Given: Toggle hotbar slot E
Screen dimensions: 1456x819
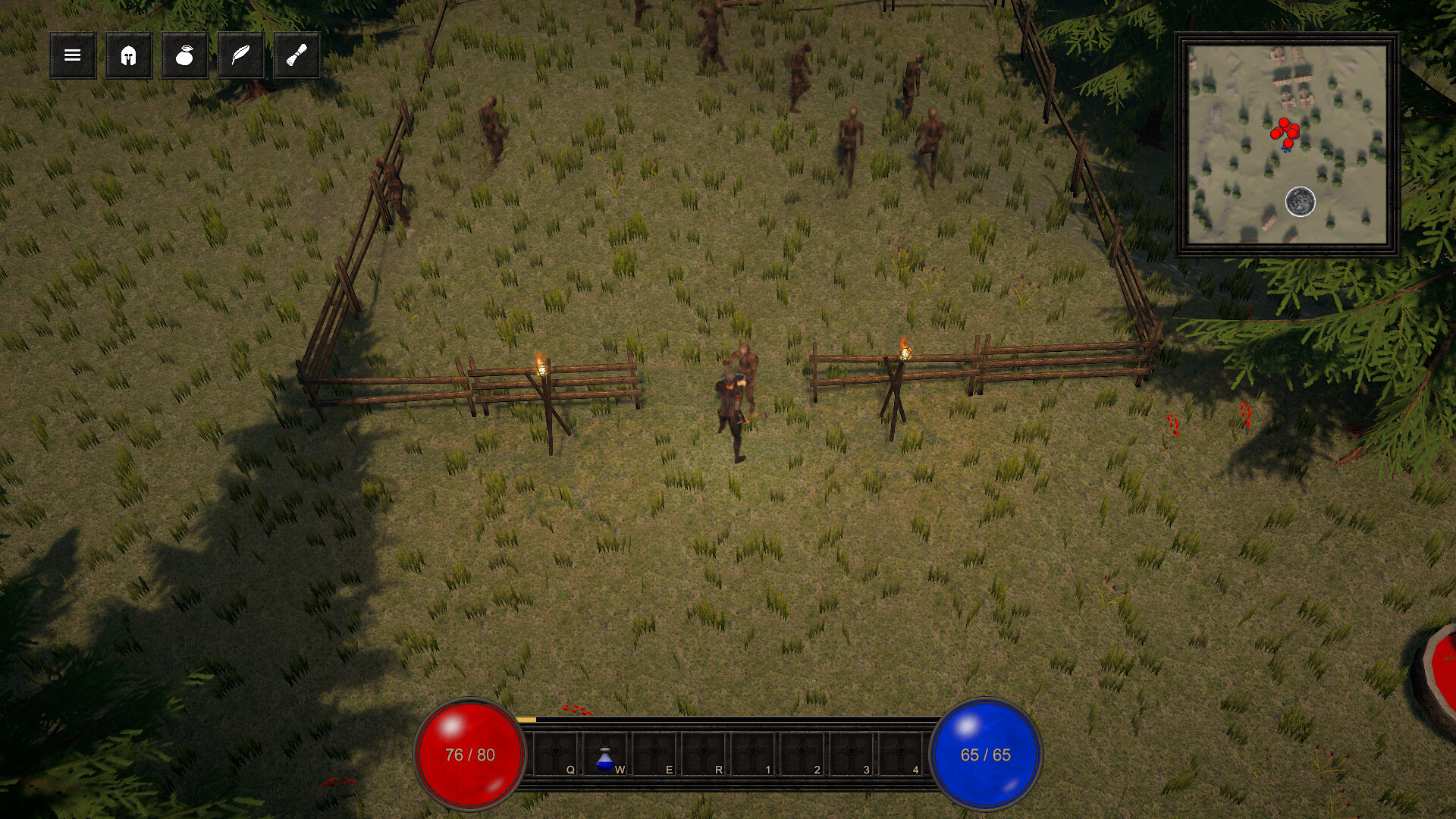Looking at the screenshot, I should tap(654, 754).
